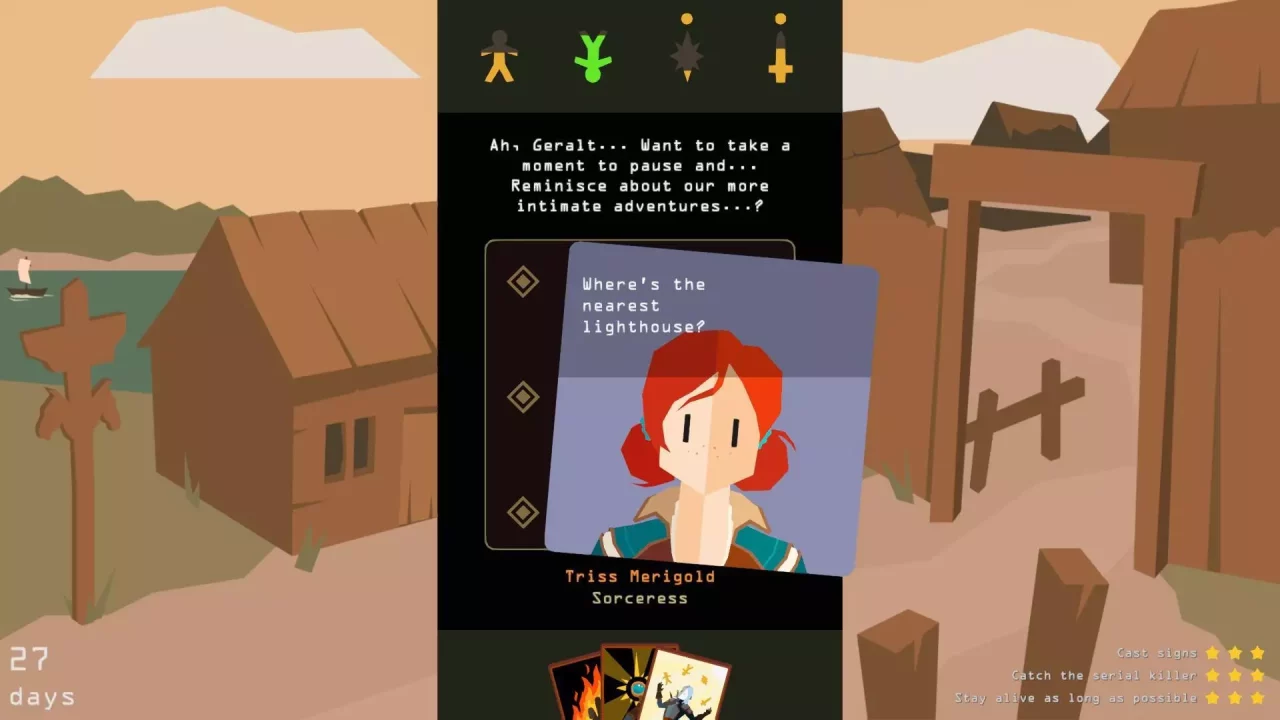Click the 27 days counter
Image resolution: width=1280 pixels, height=720 pixels.
tap(40, 675)
